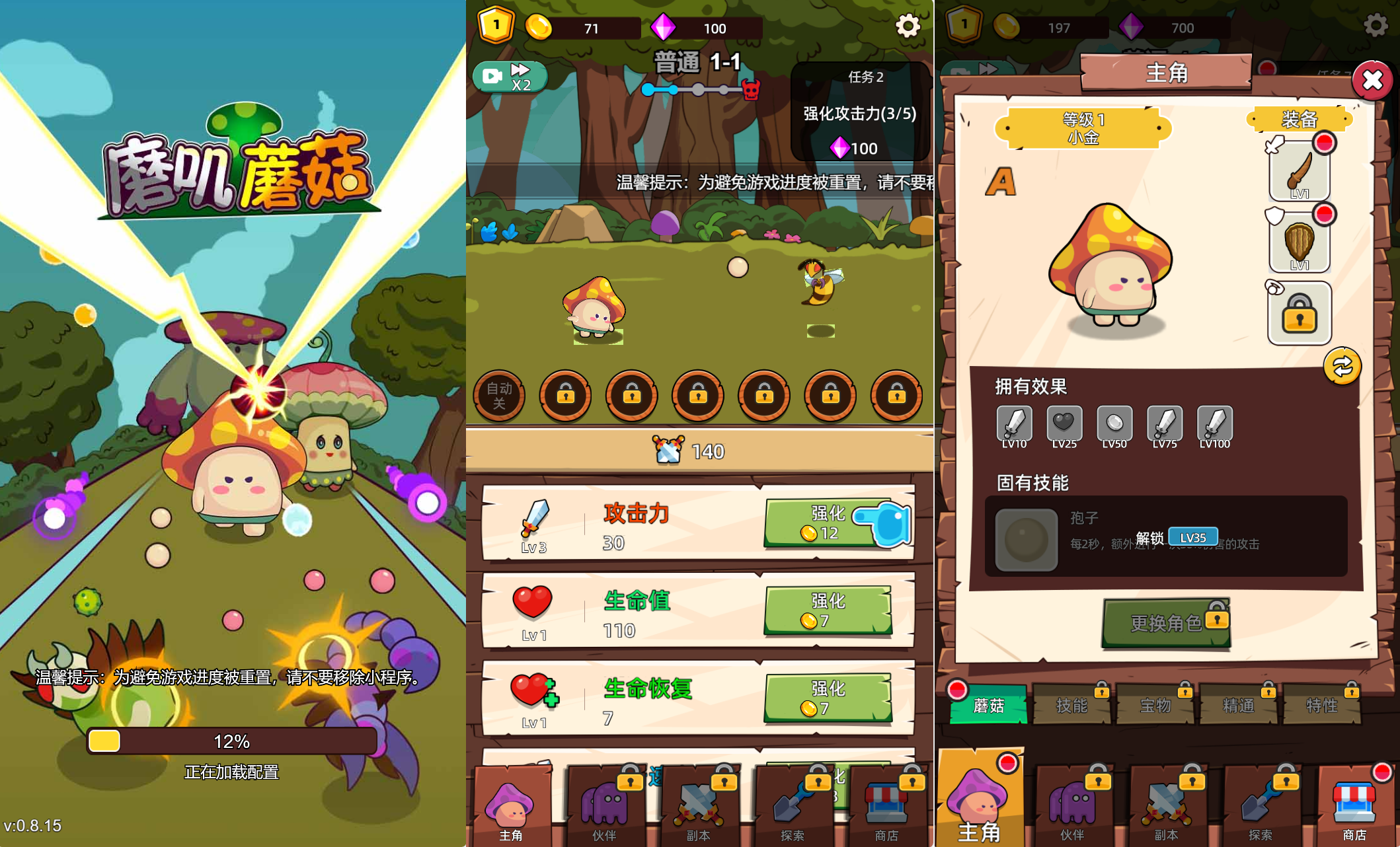The height and width of the screenshot is (847, 1400).
Task: Open the 宝物 tab
Action: pyautogui.click(x=1155, y=706)
